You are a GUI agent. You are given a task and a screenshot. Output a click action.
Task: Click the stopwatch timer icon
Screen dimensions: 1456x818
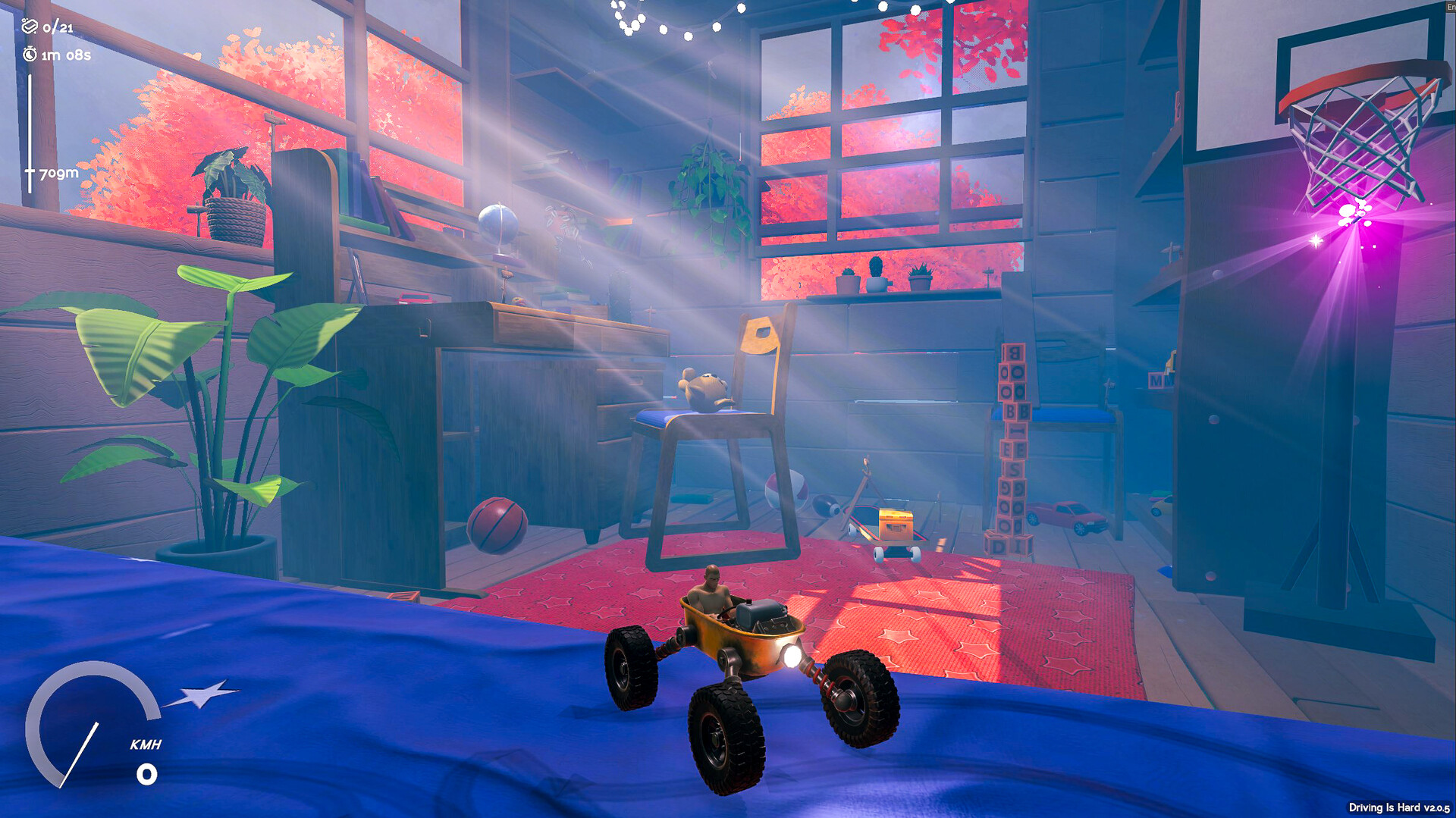tap(29, 54)
